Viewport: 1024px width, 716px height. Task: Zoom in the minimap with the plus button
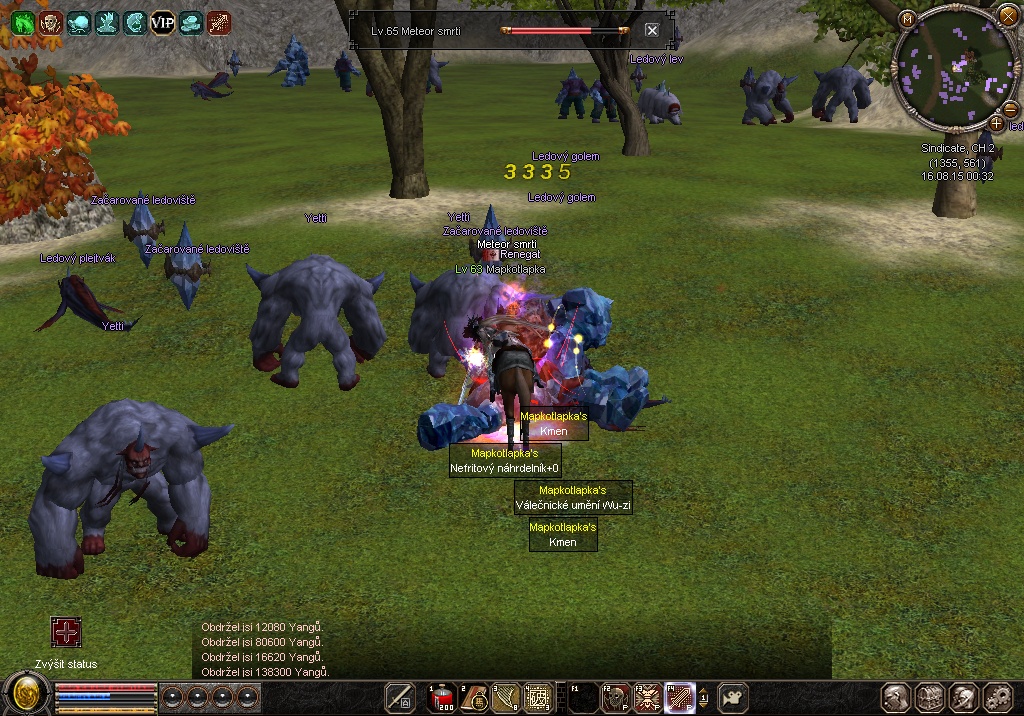(996, 124)
